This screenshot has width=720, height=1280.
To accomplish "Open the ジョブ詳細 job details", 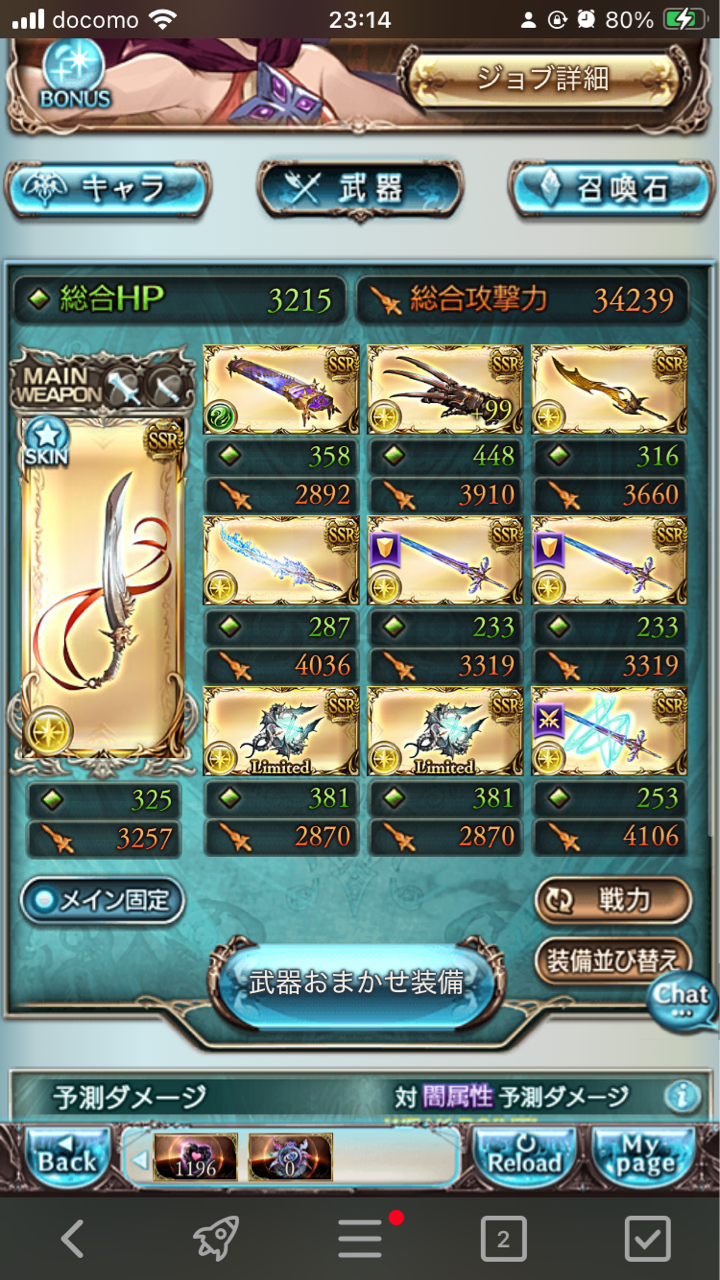I will pos(541,79).
